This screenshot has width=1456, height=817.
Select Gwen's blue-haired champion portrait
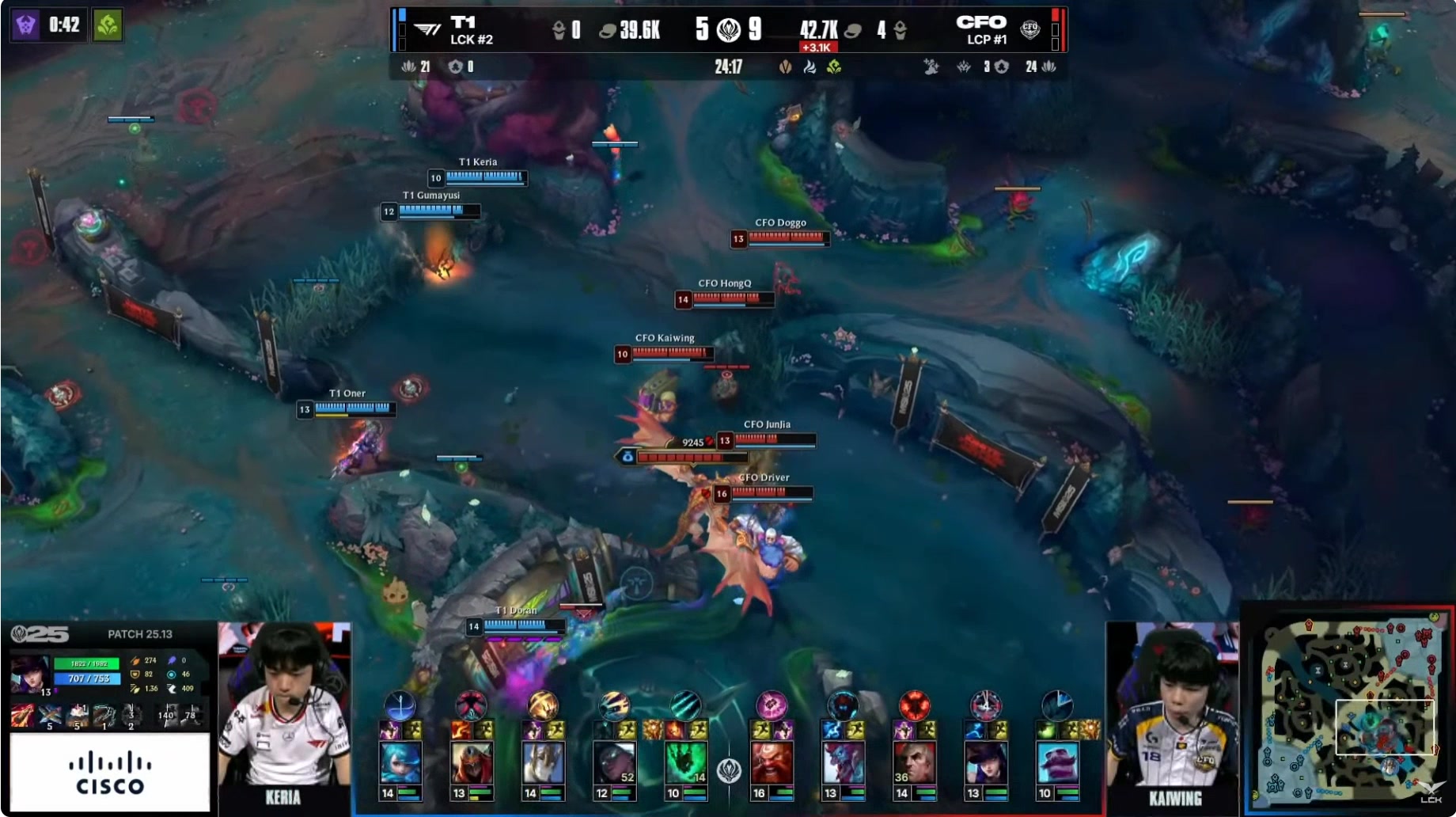click(400, 762)
